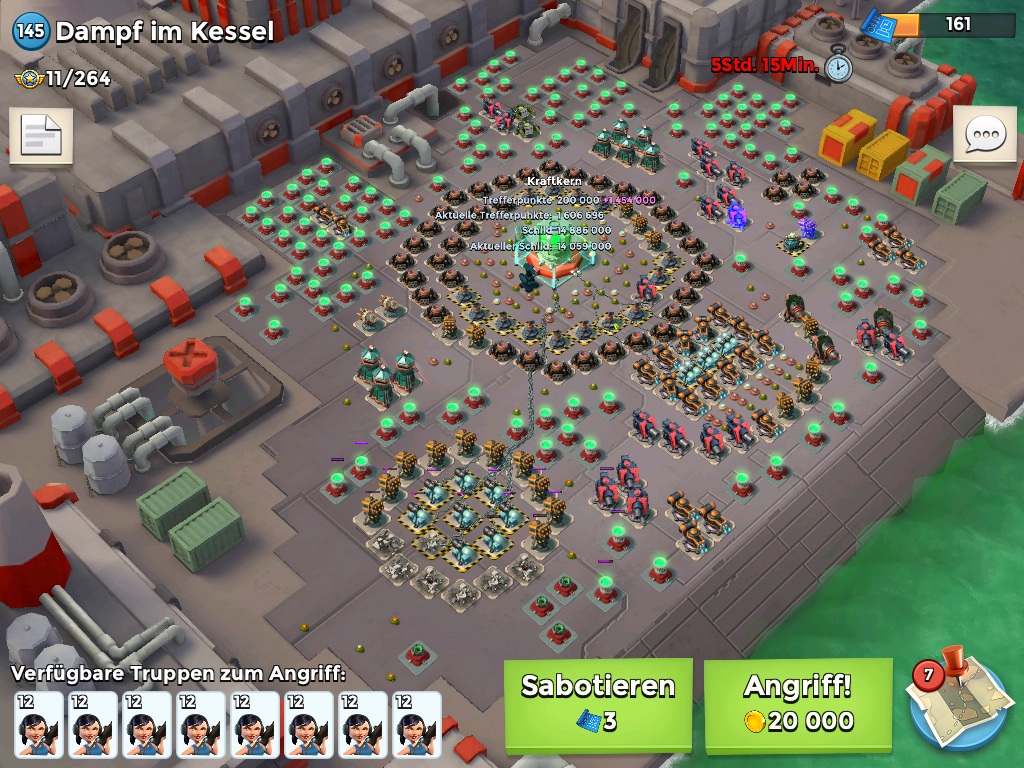Viewport: 1024px width, 768px height.
Task: Click the Sabotieren button
Action: (597, 704)
